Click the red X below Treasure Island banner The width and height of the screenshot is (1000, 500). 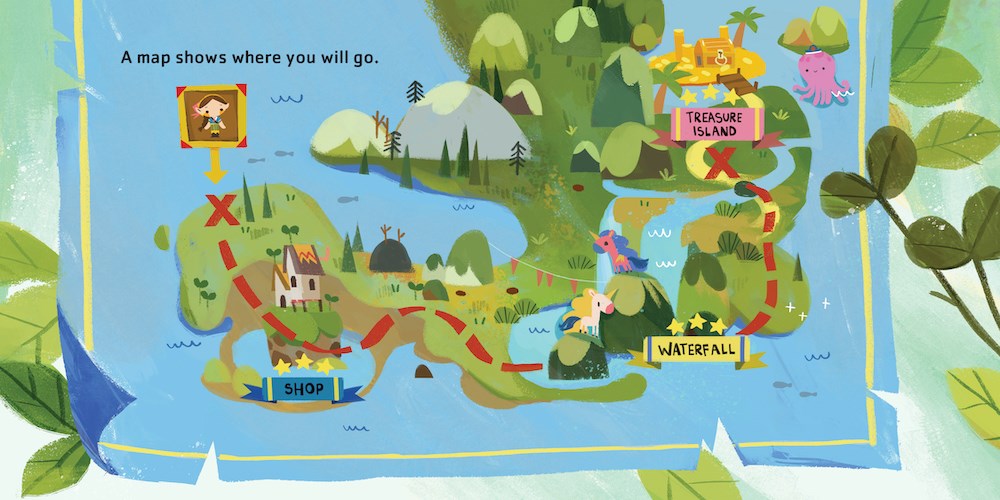(721, 166)
